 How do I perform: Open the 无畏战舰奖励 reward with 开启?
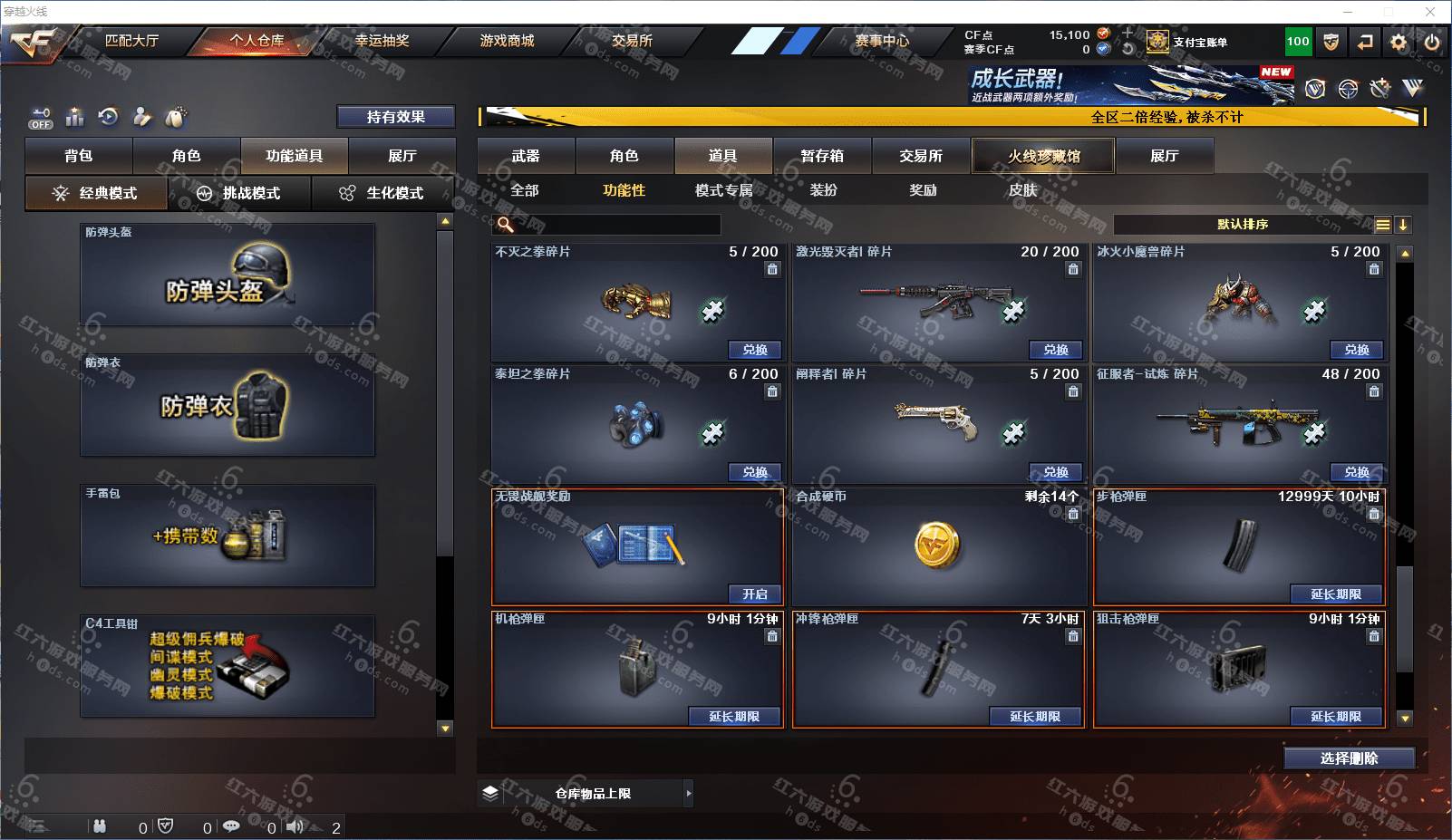coord(755,594)
